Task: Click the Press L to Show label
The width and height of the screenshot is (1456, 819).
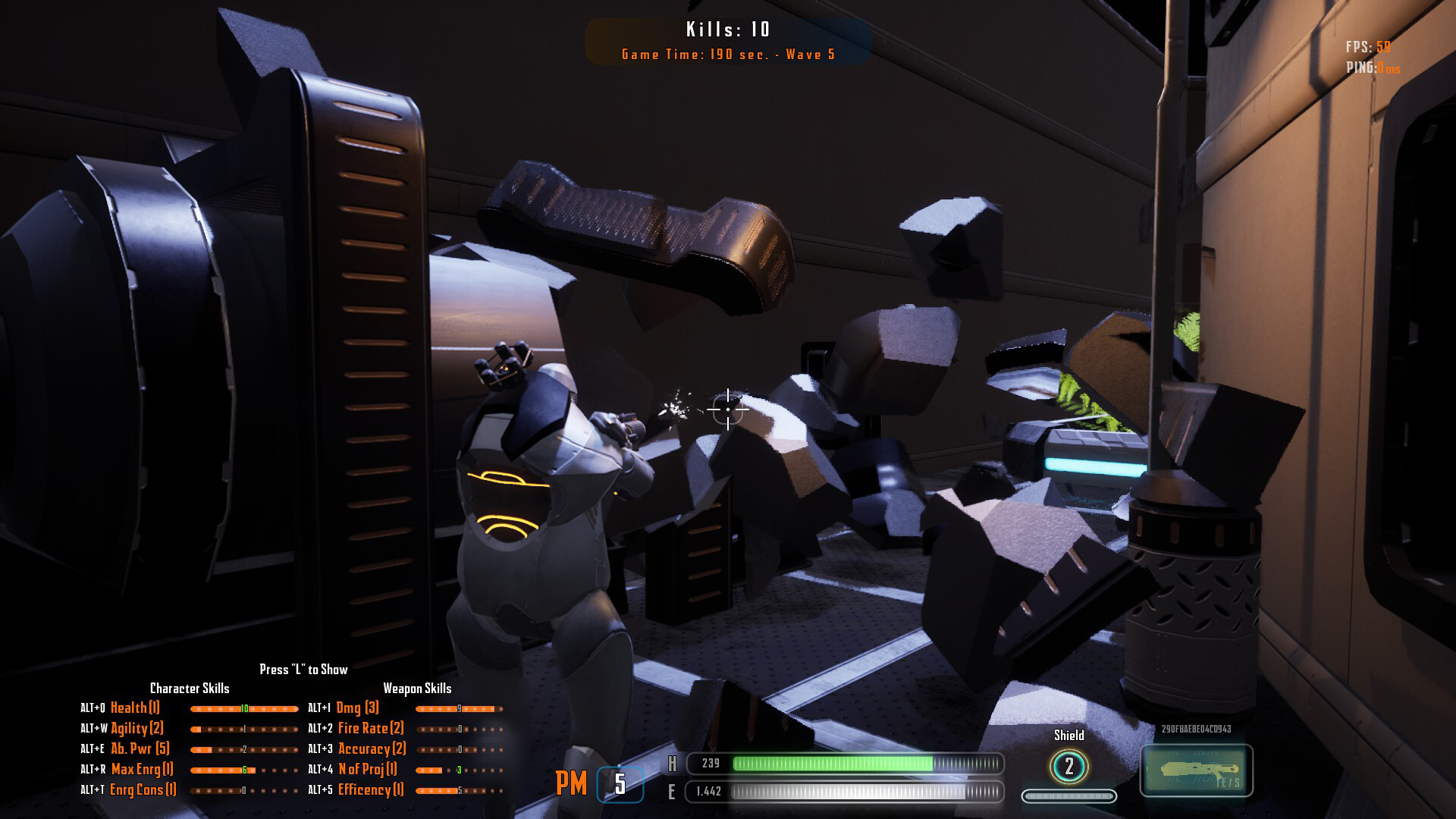Action: click(303, 670)
